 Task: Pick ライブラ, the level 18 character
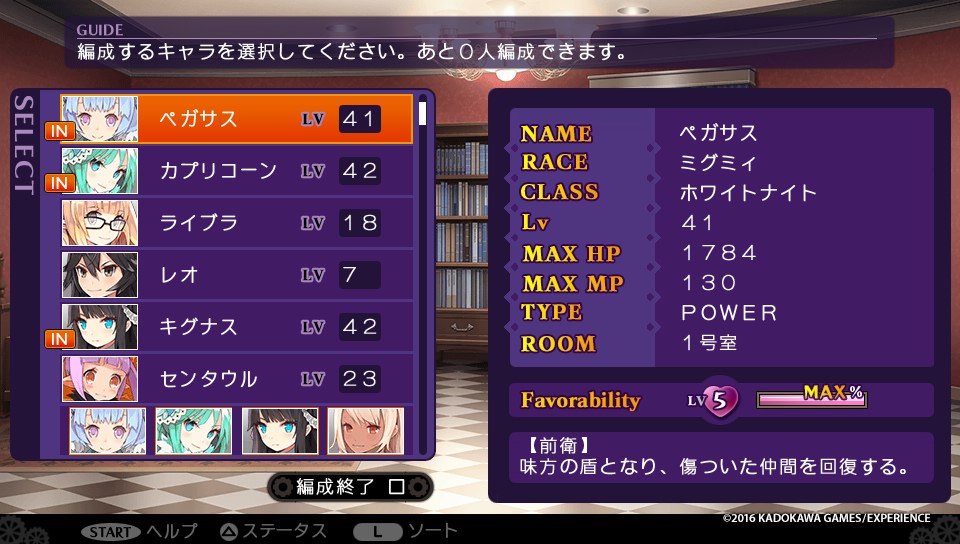pyautogui.click(x=237, y=223)
